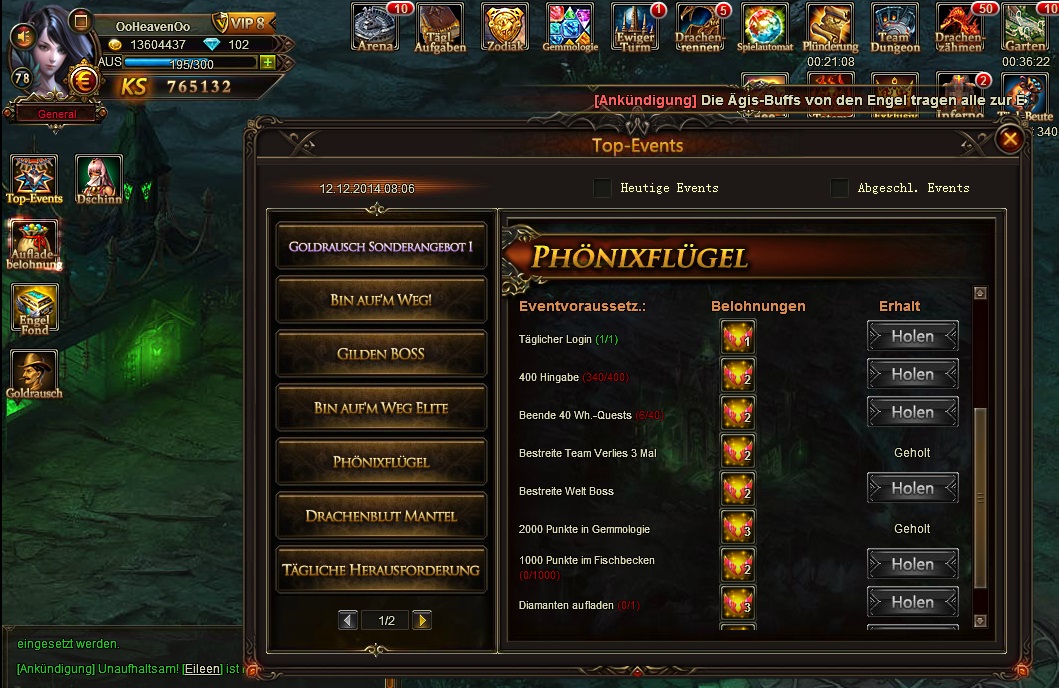The height and width of the screenshot is (688, 1059).
Task: Open the Spielautomat icon
Action: click(764, 28)
